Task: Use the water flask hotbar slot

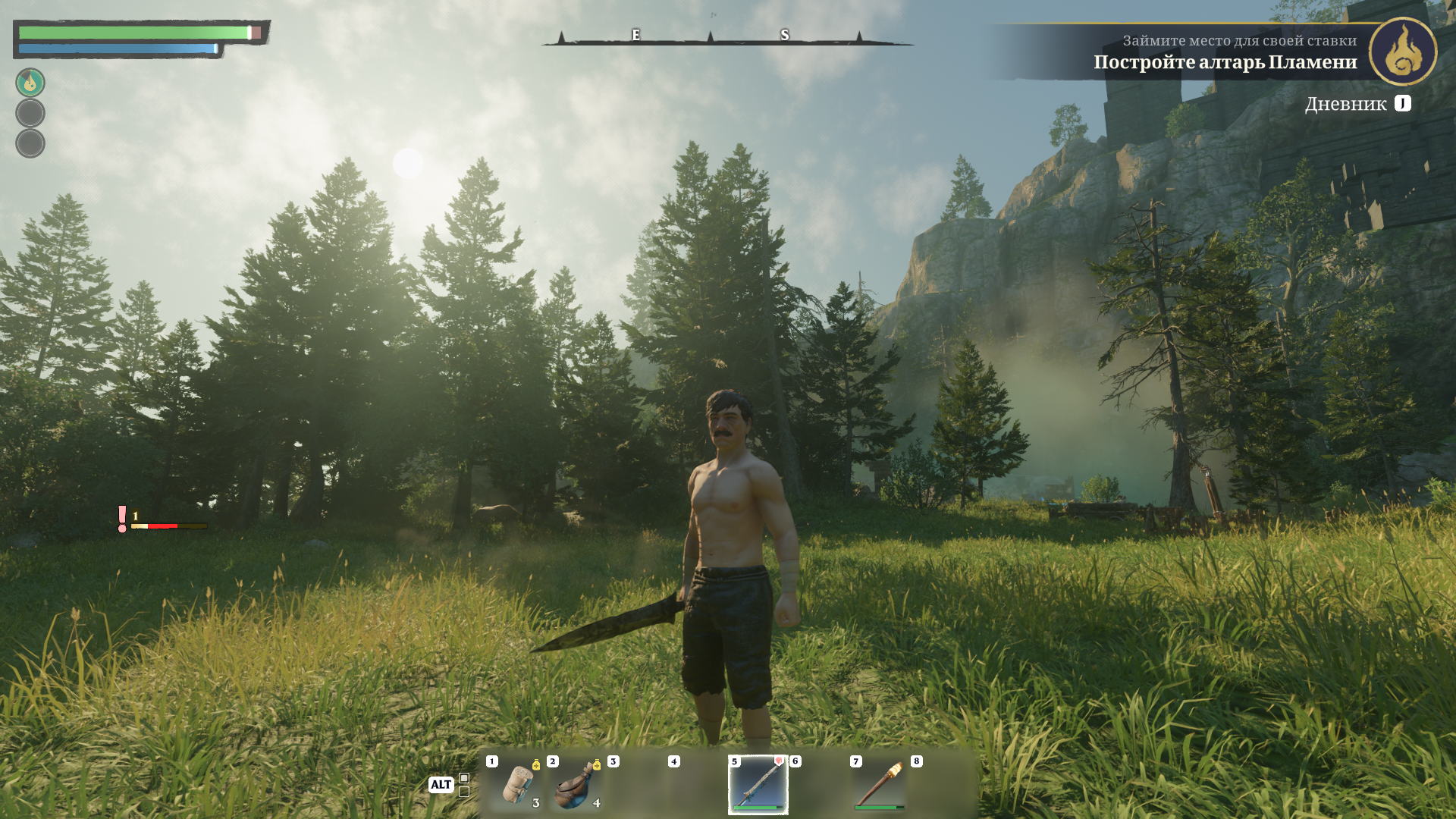Action: [577, 785]
